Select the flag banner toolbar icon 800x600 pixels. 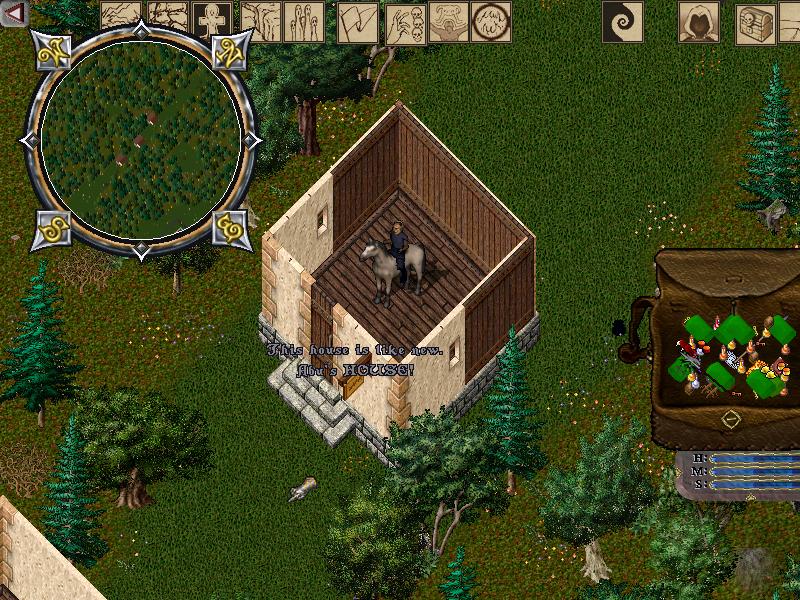point(357,21)
